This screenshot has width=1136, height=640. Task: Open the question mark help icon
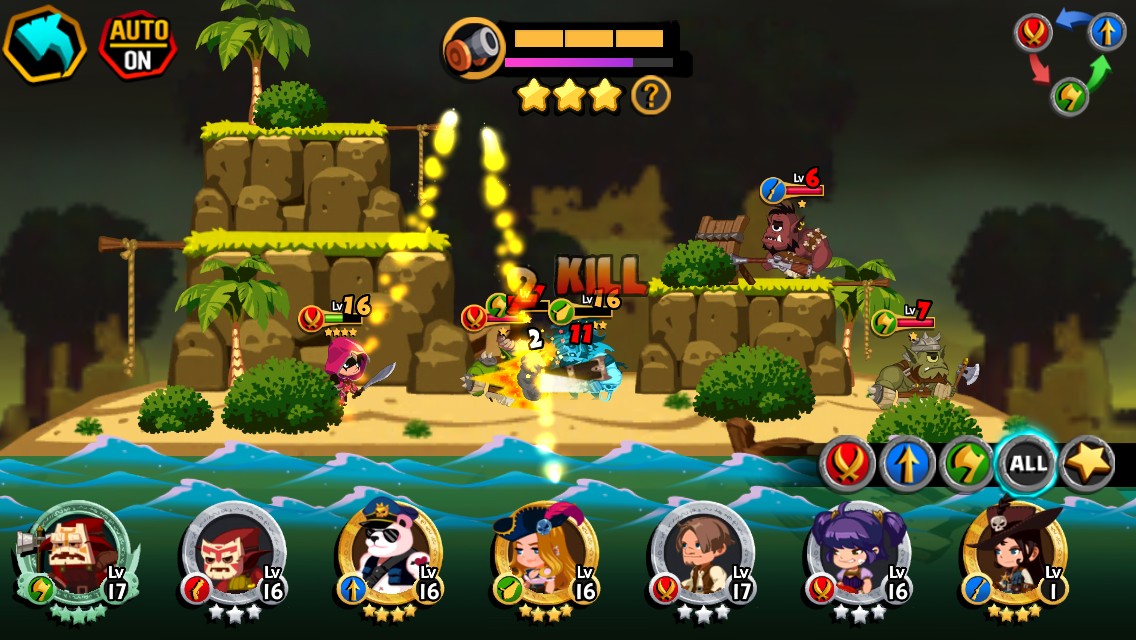coord(651,96)
